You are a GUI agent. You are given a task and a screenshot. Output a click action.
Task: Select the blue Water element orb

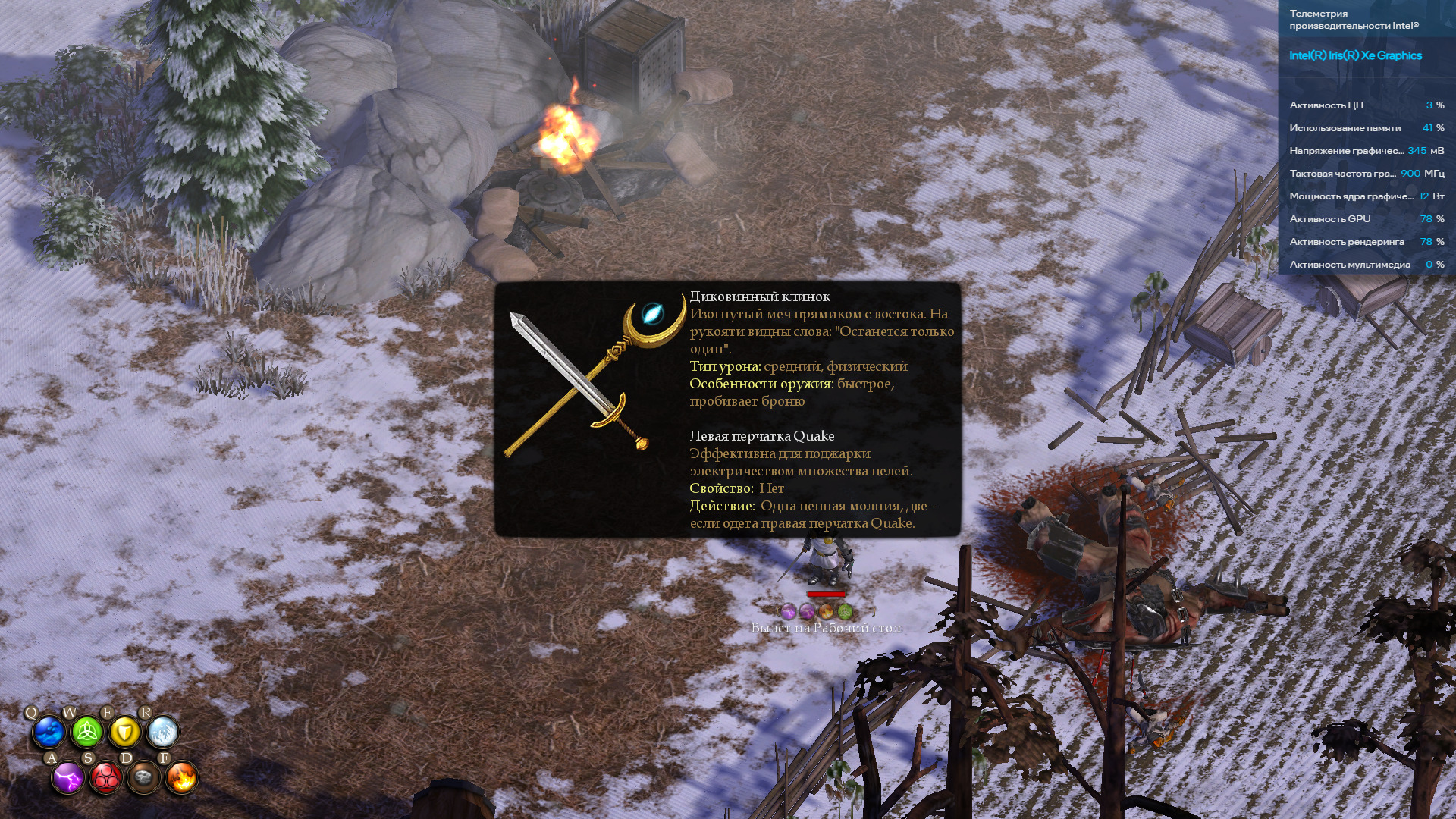(x=49, y=733)
